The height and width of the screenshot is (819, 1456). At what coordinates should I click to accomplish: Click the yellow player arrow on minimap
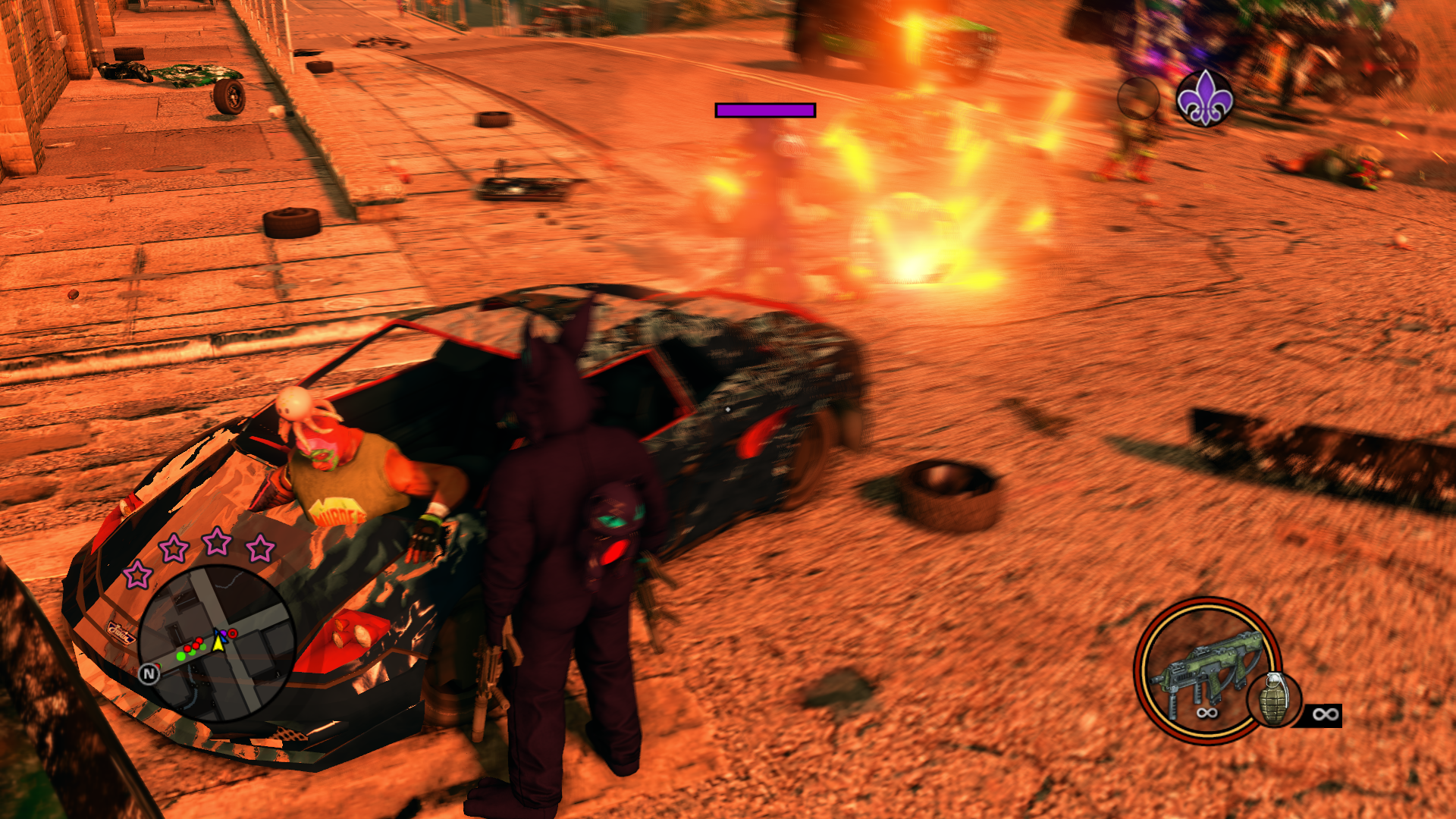(x=218, y=642)
